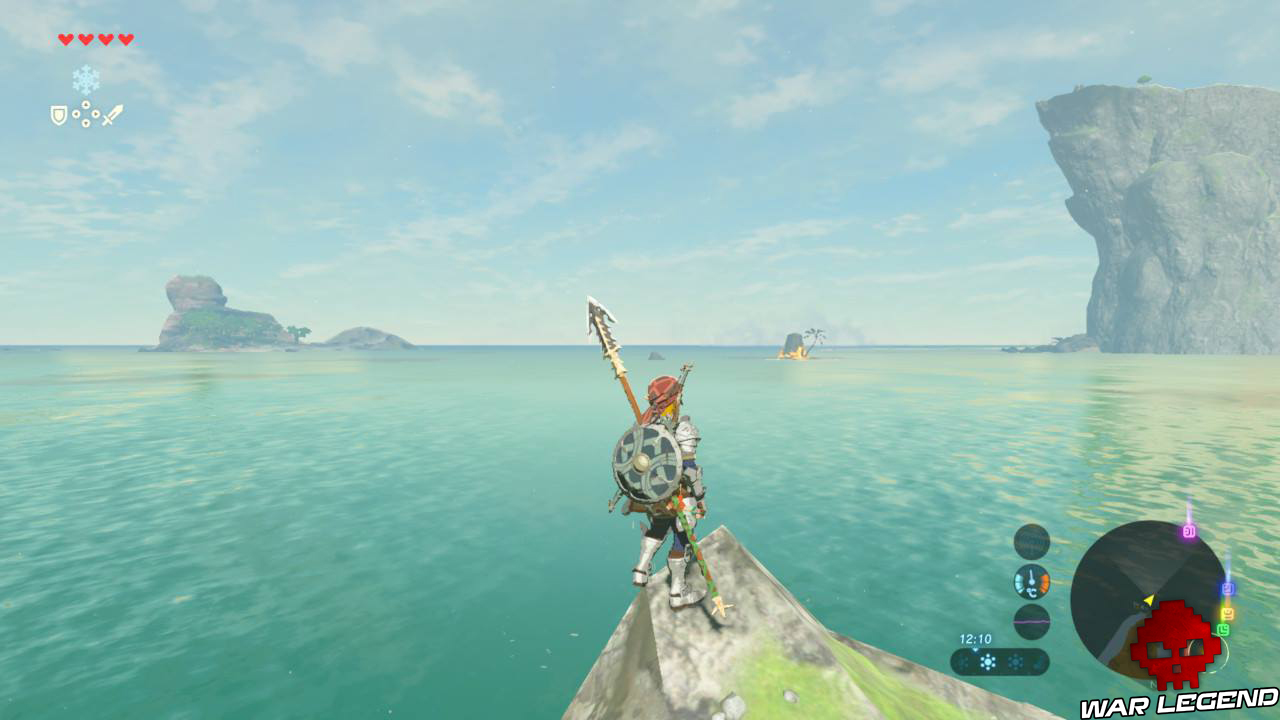Select the shield icon in HUD
The width and height of the screenshot is (1280, 720).
click(58, 116)
